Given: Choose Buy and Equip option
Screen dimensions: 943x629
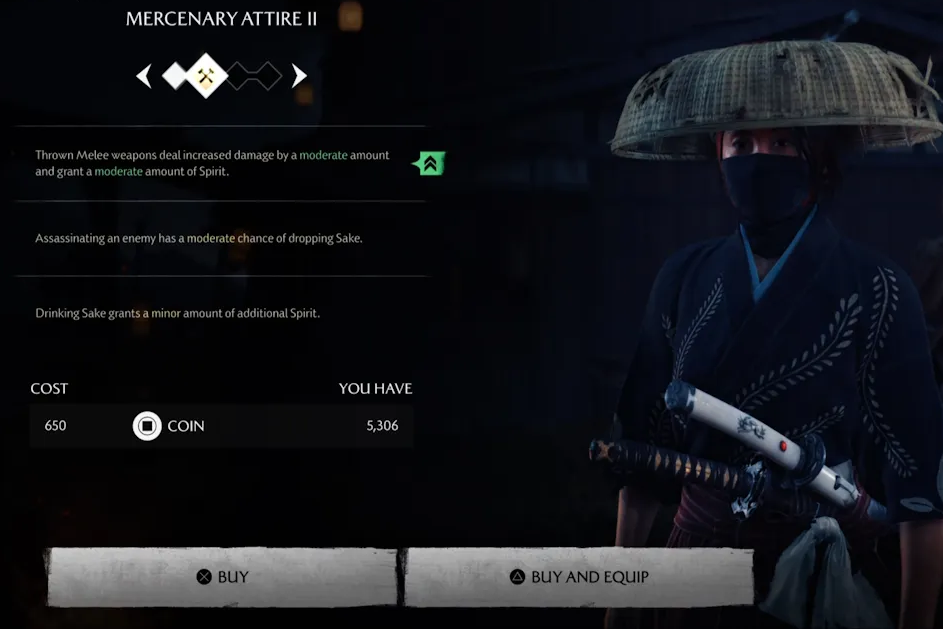Looking at the screenshot, I should (x=579, y=577).
